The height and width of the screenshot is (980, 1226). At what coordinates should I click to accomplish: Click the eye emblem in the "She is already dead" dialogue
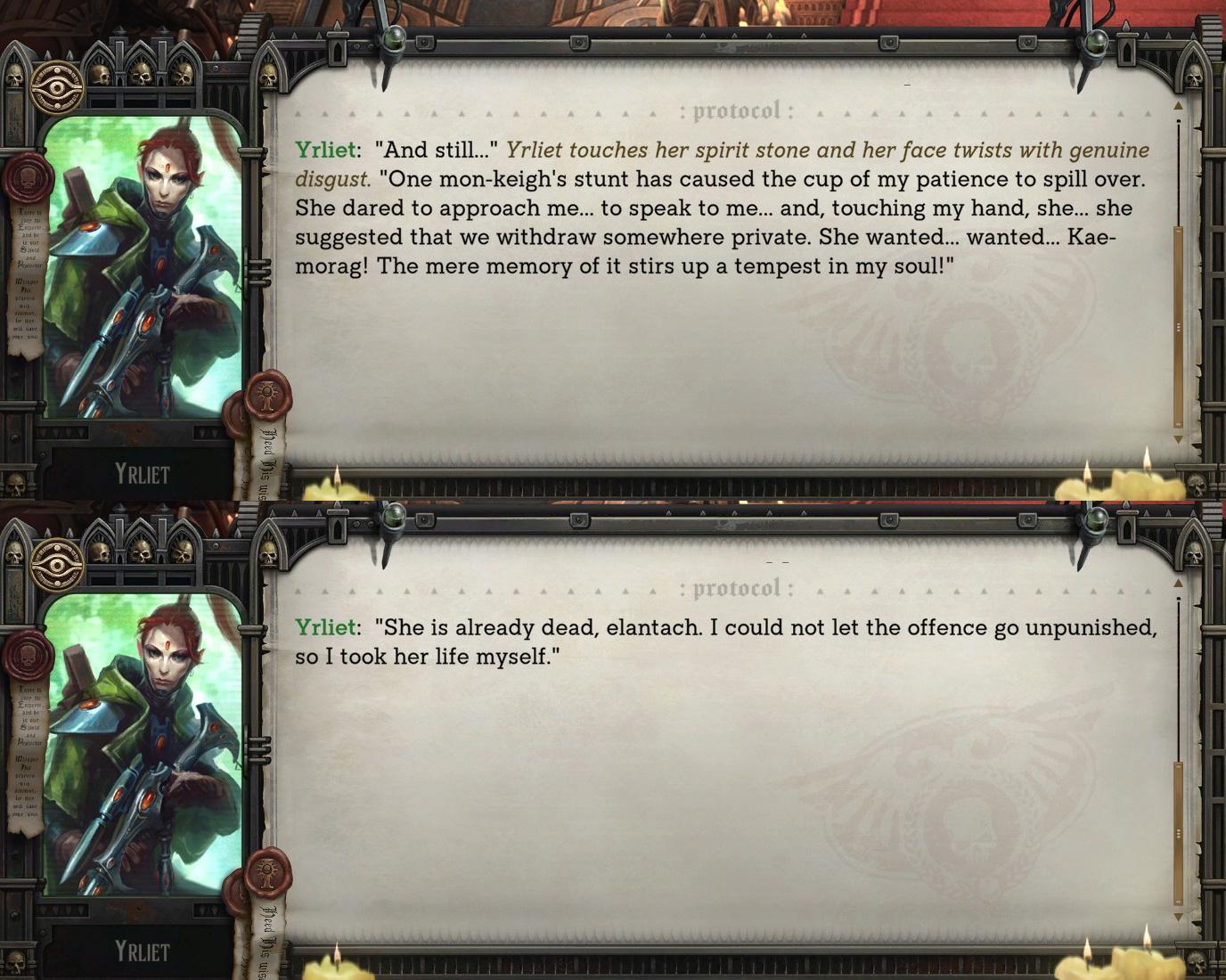pos(57,563)
